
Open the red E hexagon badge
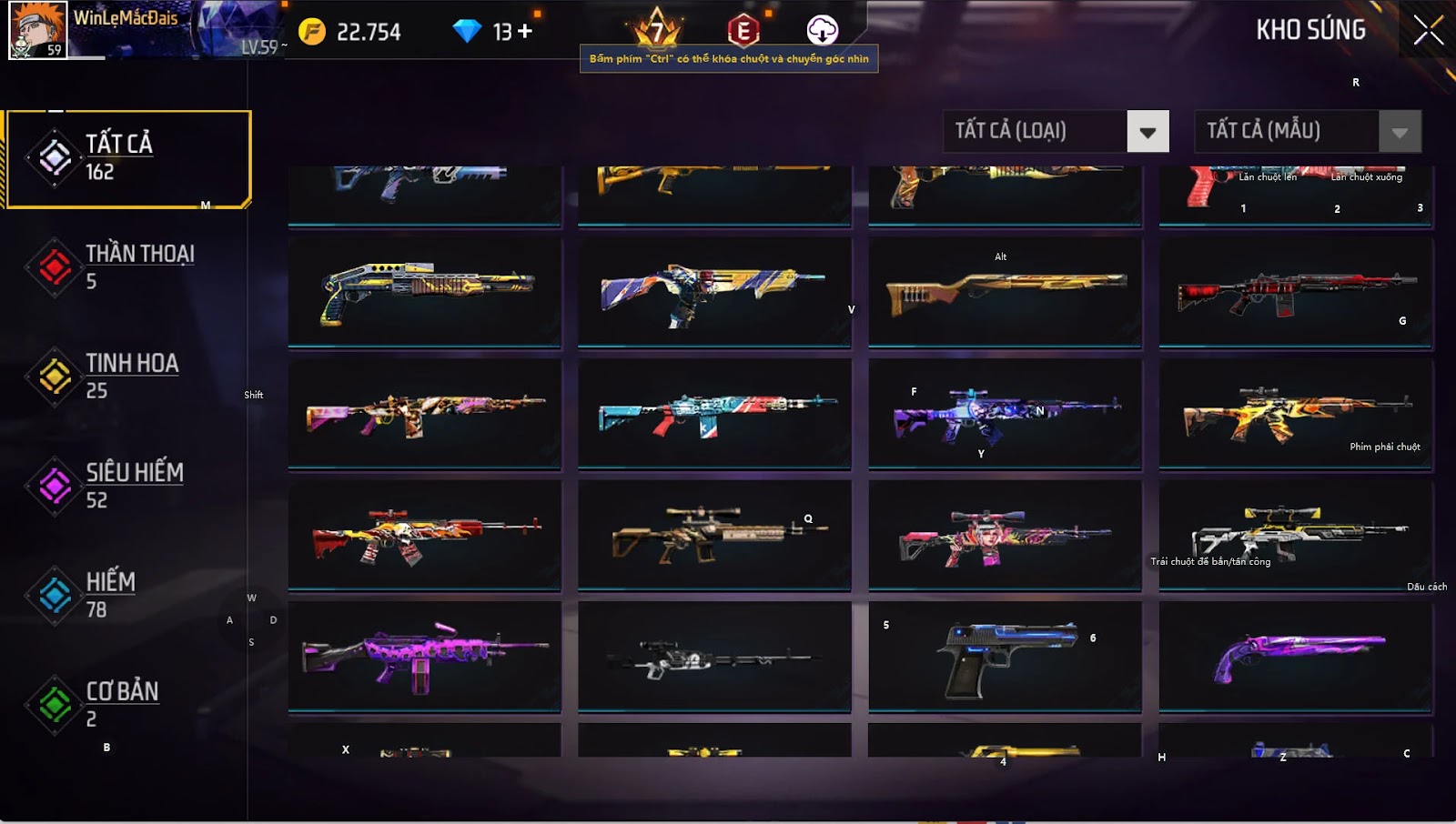click(743, 32)
